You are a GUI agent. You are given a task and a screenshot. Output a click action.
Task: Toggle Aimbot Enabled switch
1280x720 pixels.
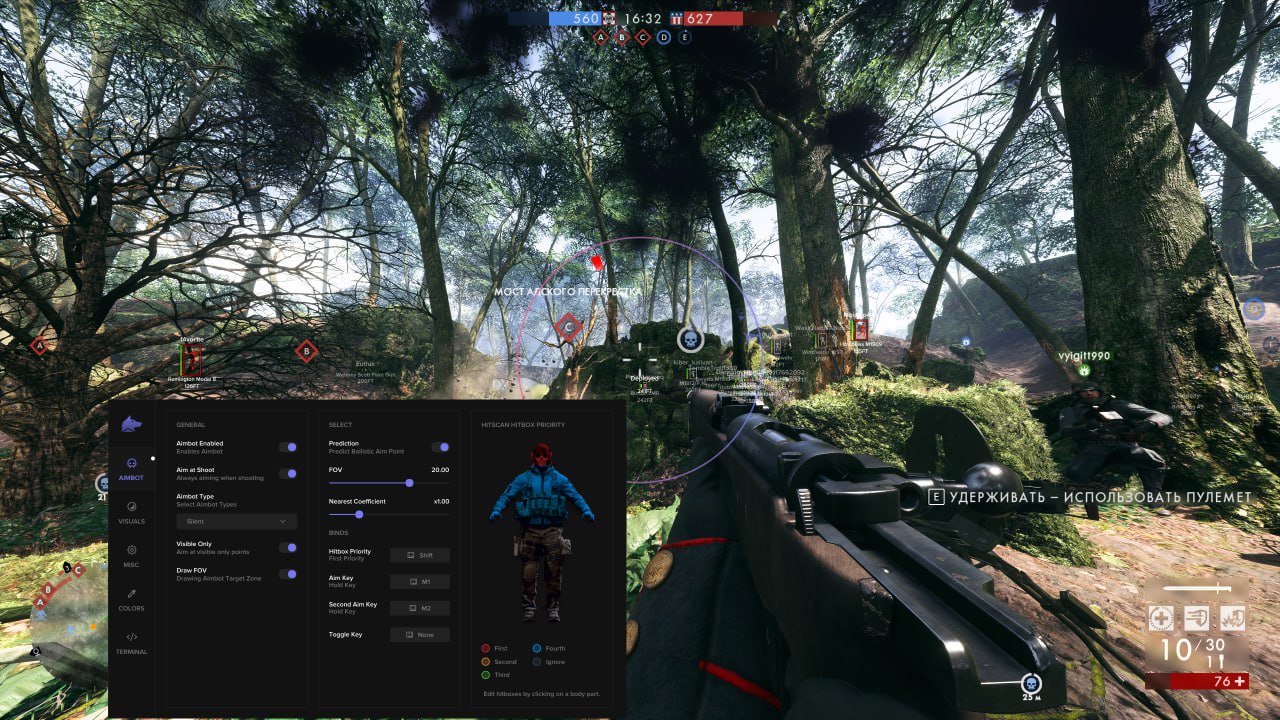(x=290, y=447)
